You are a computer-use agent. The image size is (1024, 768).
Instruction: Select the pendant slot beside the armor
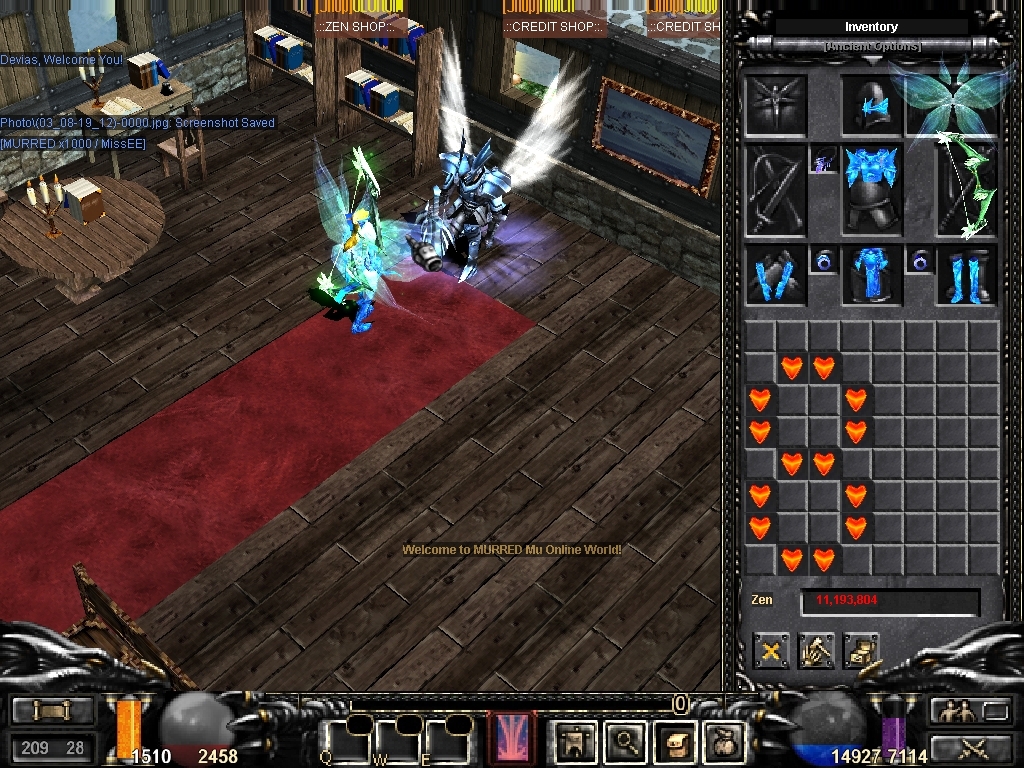pyautogui.click(x=824, y=160)
